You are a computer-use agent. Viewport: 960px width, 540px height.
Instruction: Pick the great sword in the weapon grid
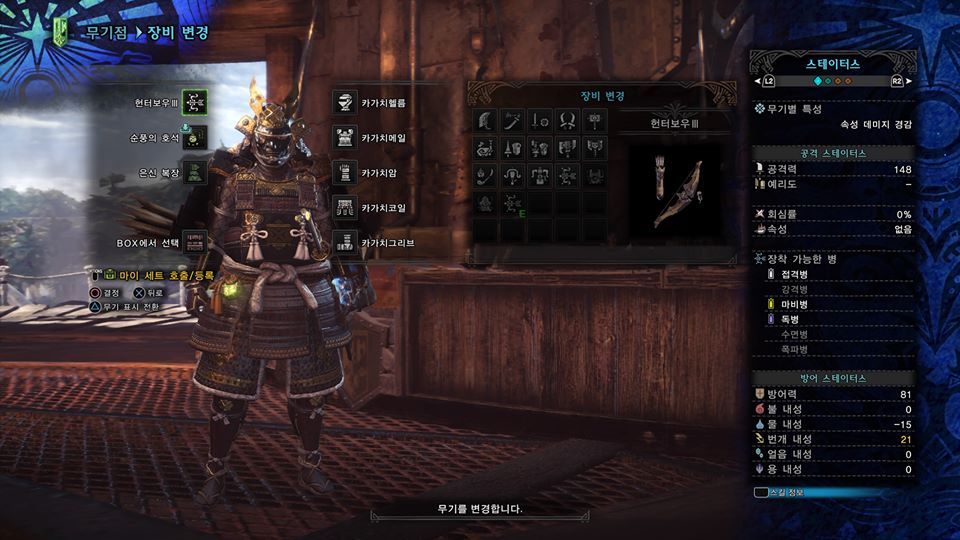[x=485, y=121]
